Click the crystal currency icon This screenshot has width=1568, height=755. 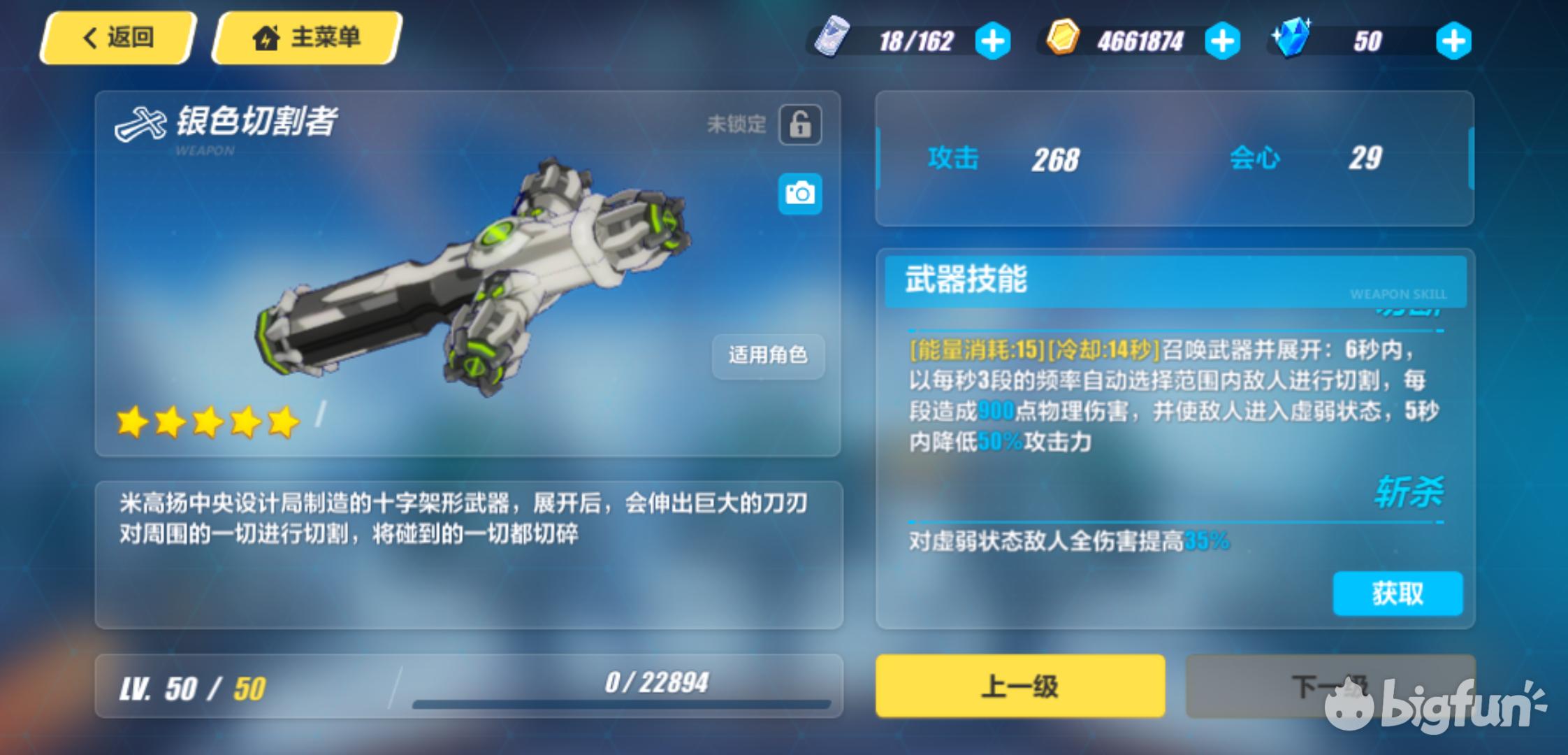(1293, 38)
